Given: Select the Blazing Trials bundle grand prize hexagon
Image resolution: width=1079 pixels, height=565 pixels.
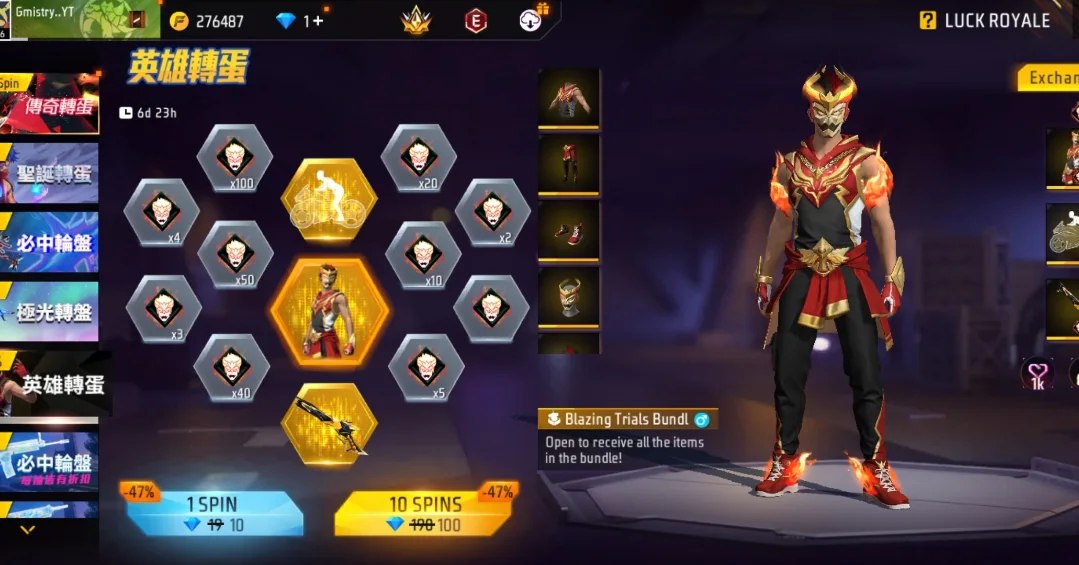Looking at the screenshot, I should pyautogui.click(x=329, y=311).
